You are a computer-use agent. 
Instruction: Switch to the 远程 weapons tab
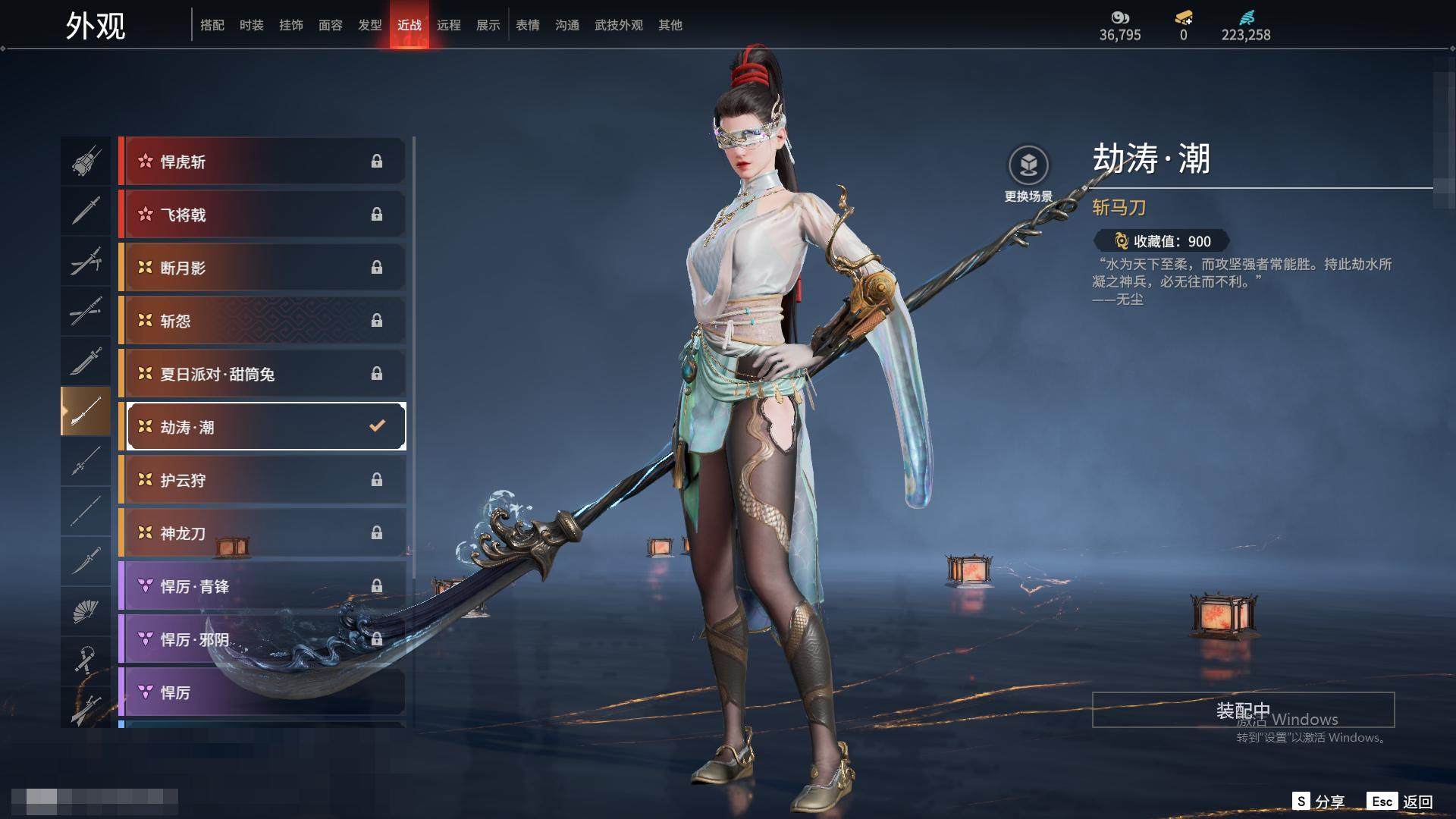point(448,25)
